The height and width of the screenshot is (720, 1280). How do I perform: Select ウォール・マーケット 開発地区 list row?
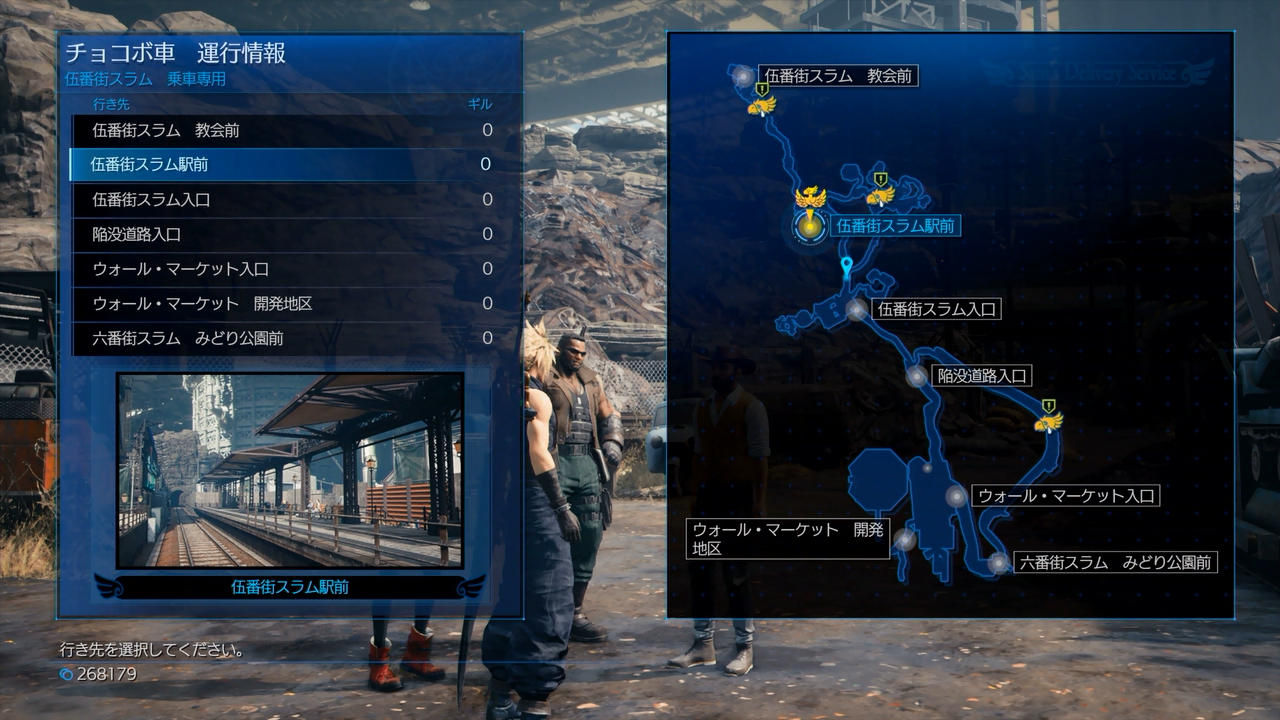click(x=280, y=303)
